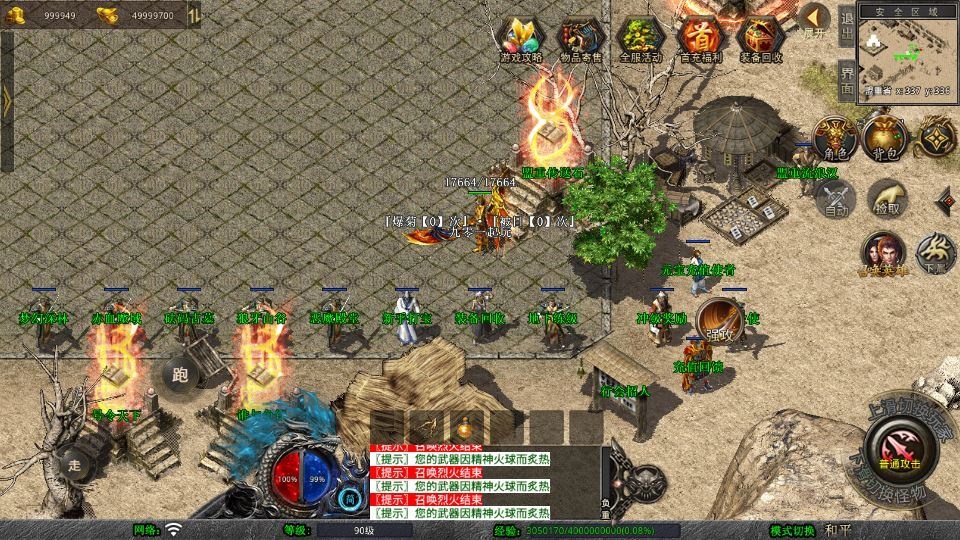
Task: Switch movement to 跑 run mode
Action: 180,375
